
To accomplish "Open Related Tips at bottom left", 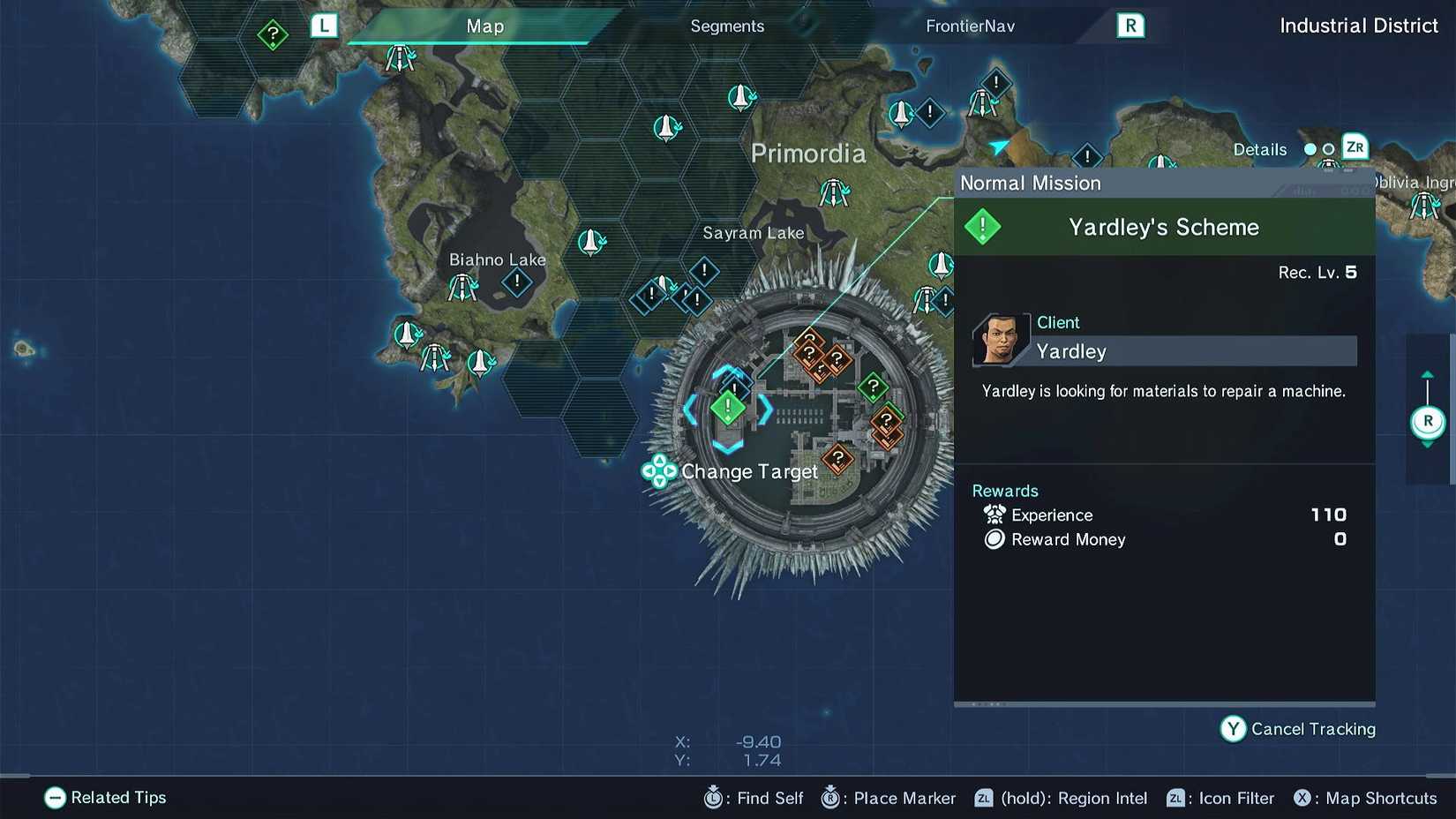I will click(105, 798).
